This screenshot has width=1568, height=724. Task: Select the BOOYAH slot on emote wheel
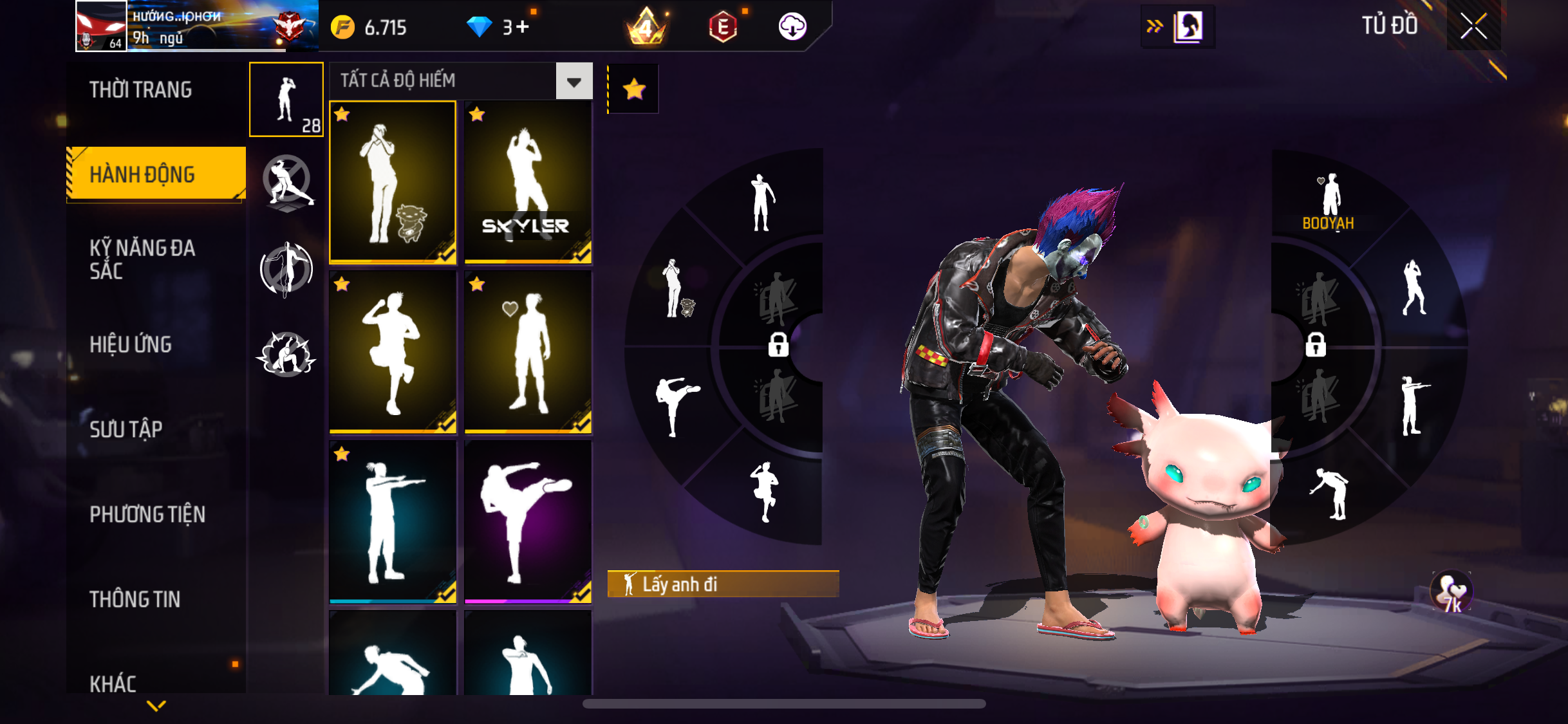point(1329,201)
